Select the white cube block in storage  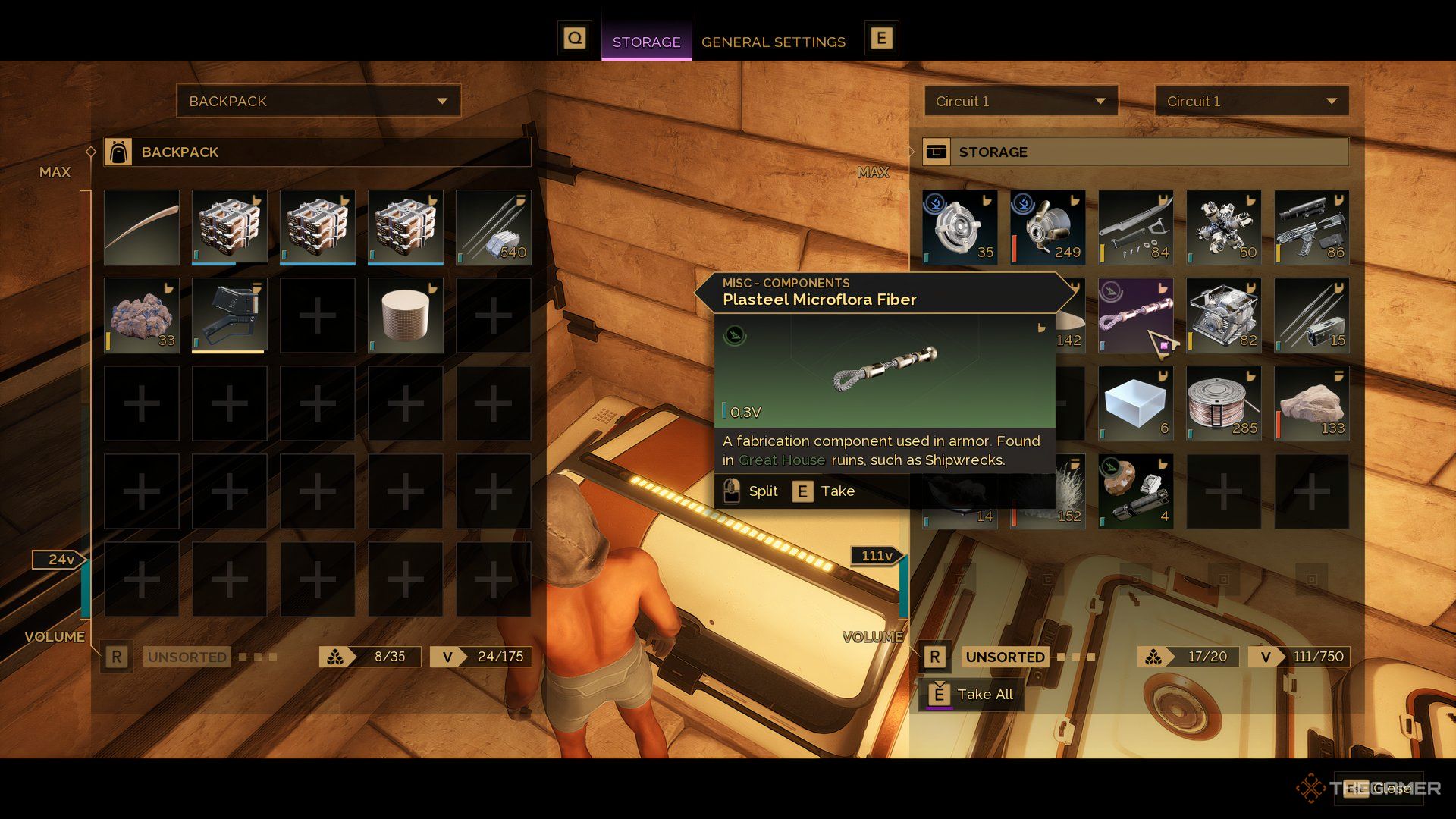(1135, 403)
